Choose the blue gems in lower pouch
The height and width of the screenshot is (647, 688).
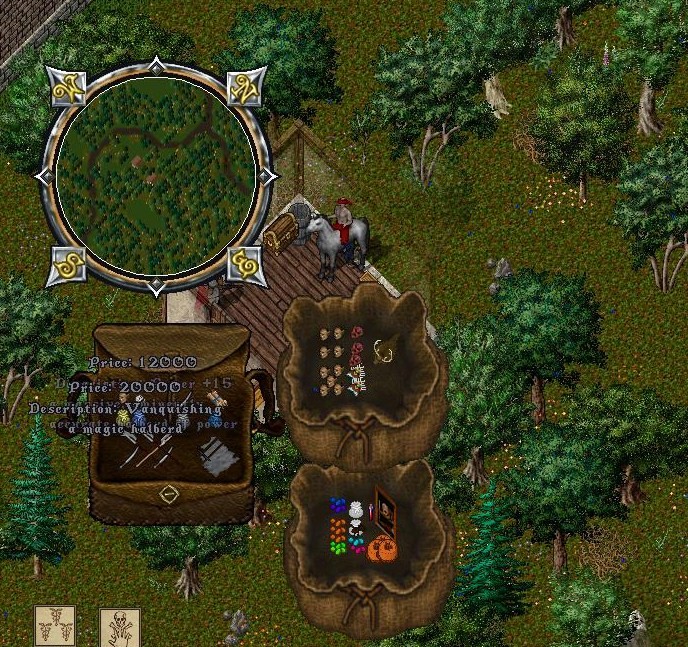point(337,507)
